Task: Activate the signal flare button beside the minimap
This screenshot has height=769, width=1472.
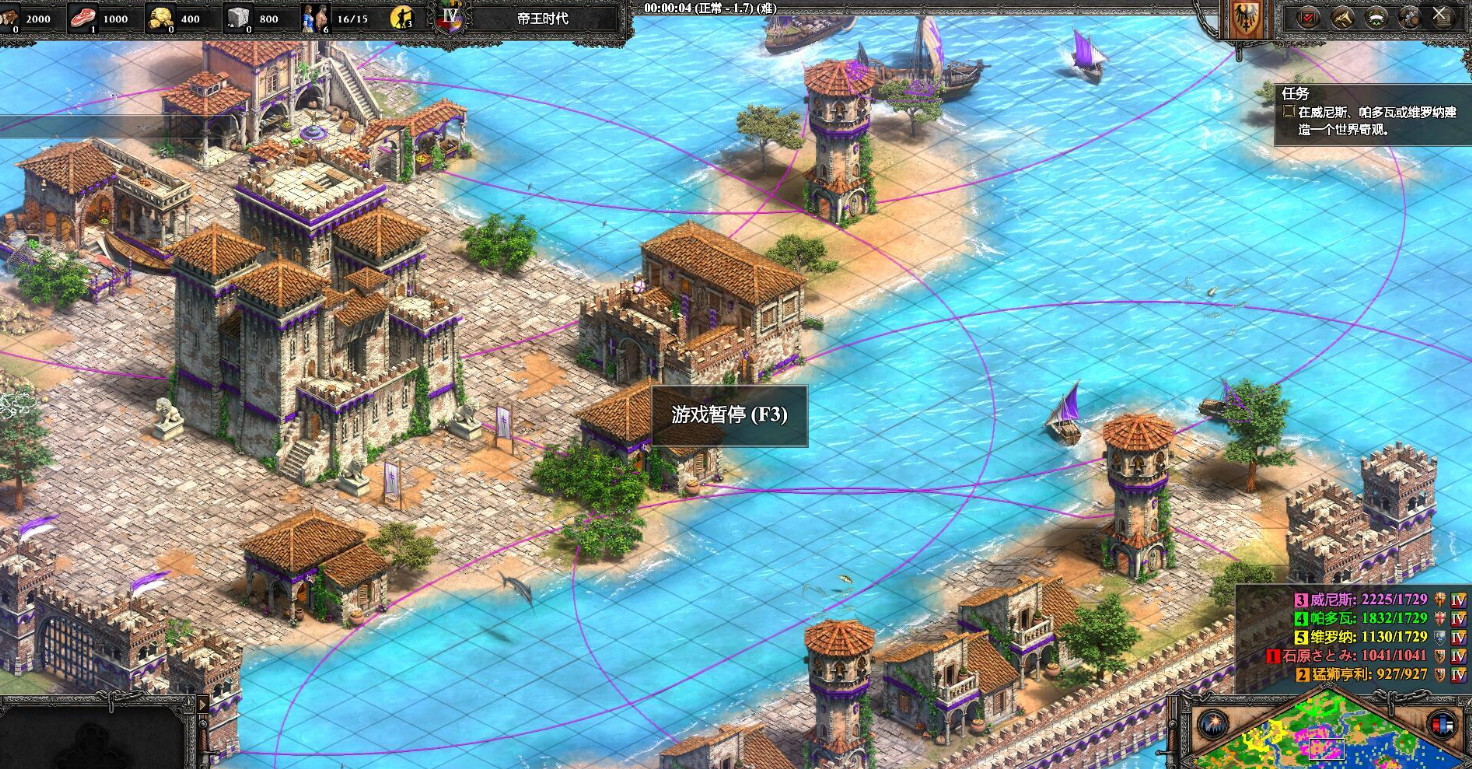Action: pyautogui.click(x=1213, y=724)
